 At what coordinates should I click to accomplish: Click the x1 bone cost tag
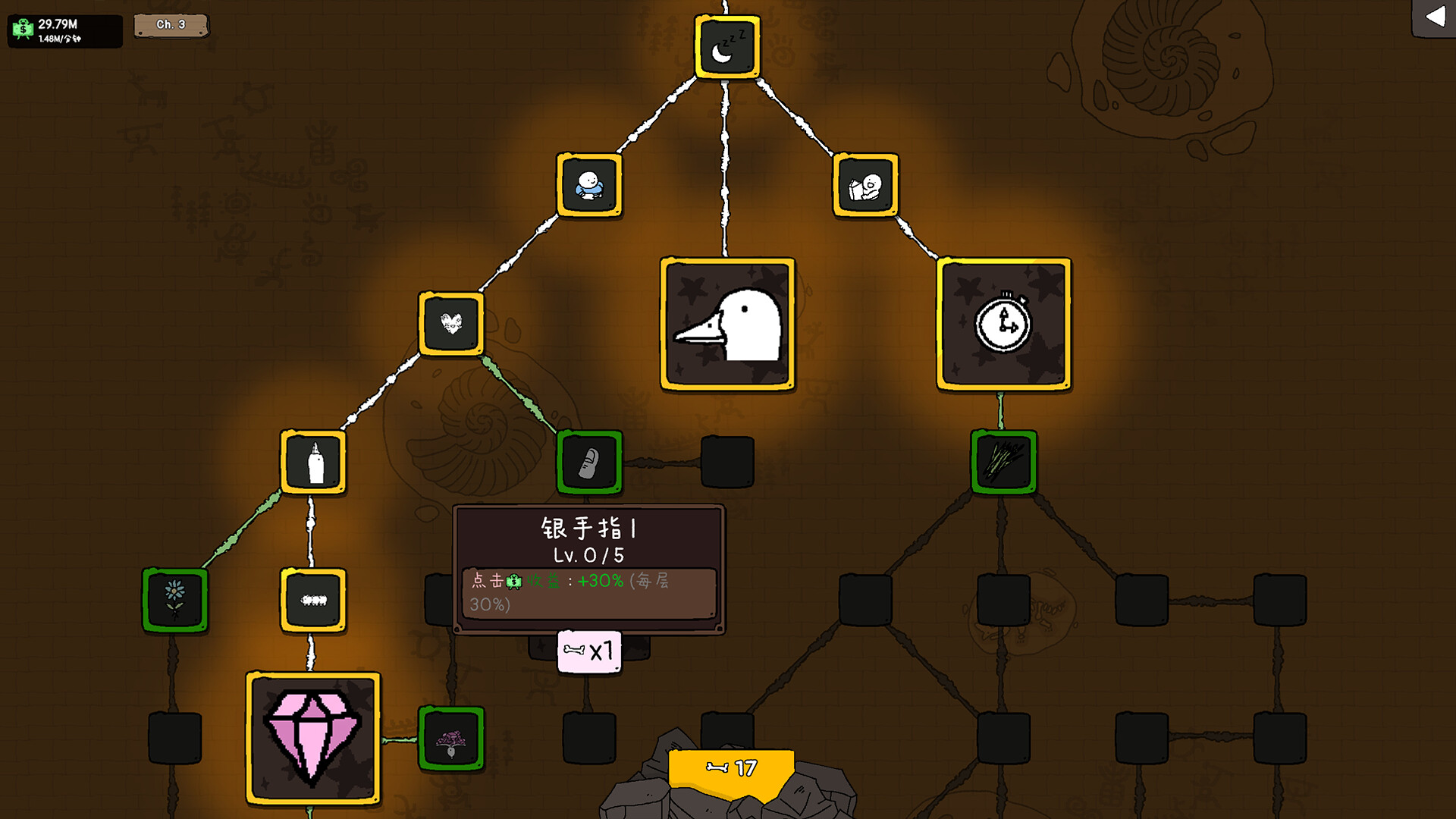click(589, 649)
